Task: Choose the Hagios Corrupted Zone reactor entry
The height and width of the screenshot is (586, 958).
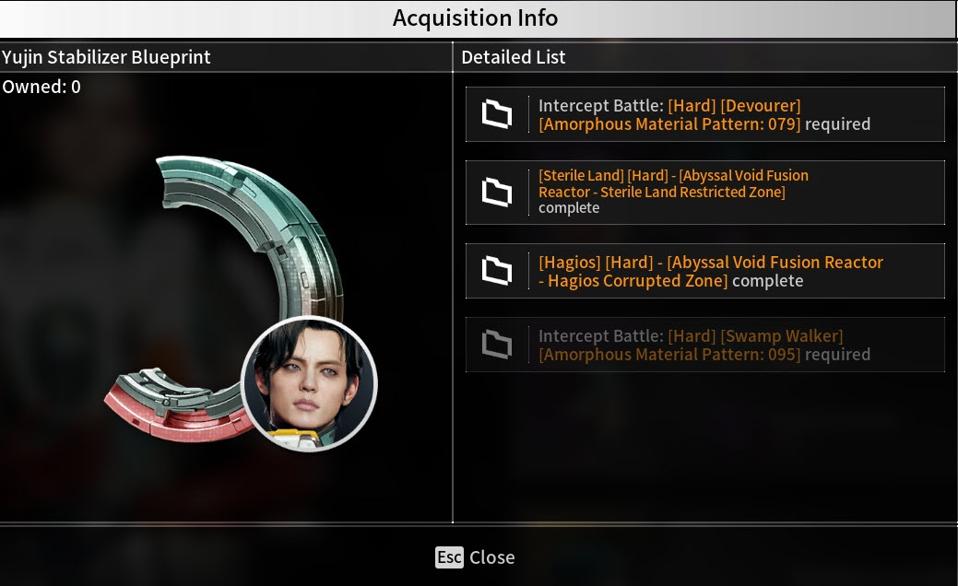Action: pyautogui.click(x=704, y=271)
